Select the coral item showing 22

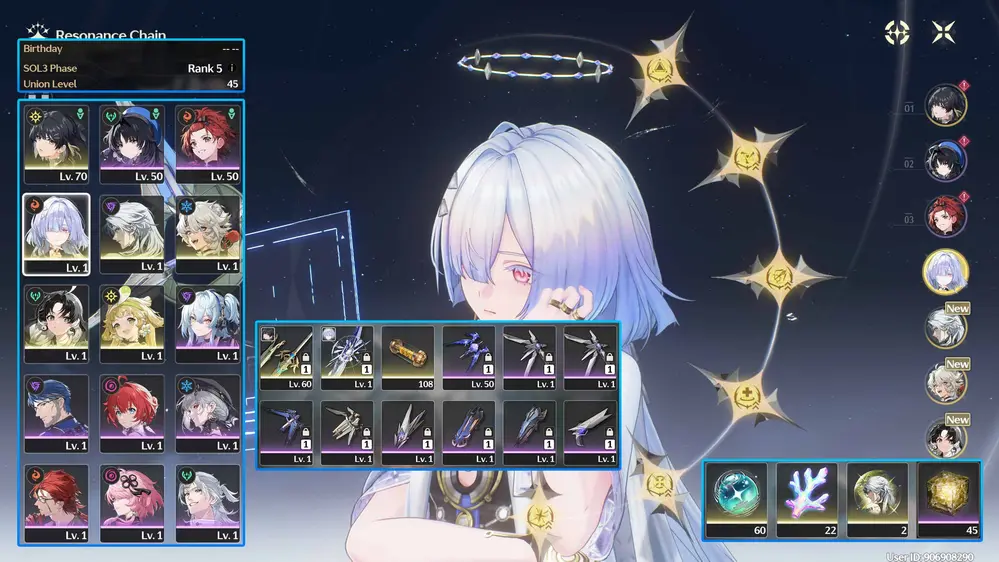coord(808,500)
